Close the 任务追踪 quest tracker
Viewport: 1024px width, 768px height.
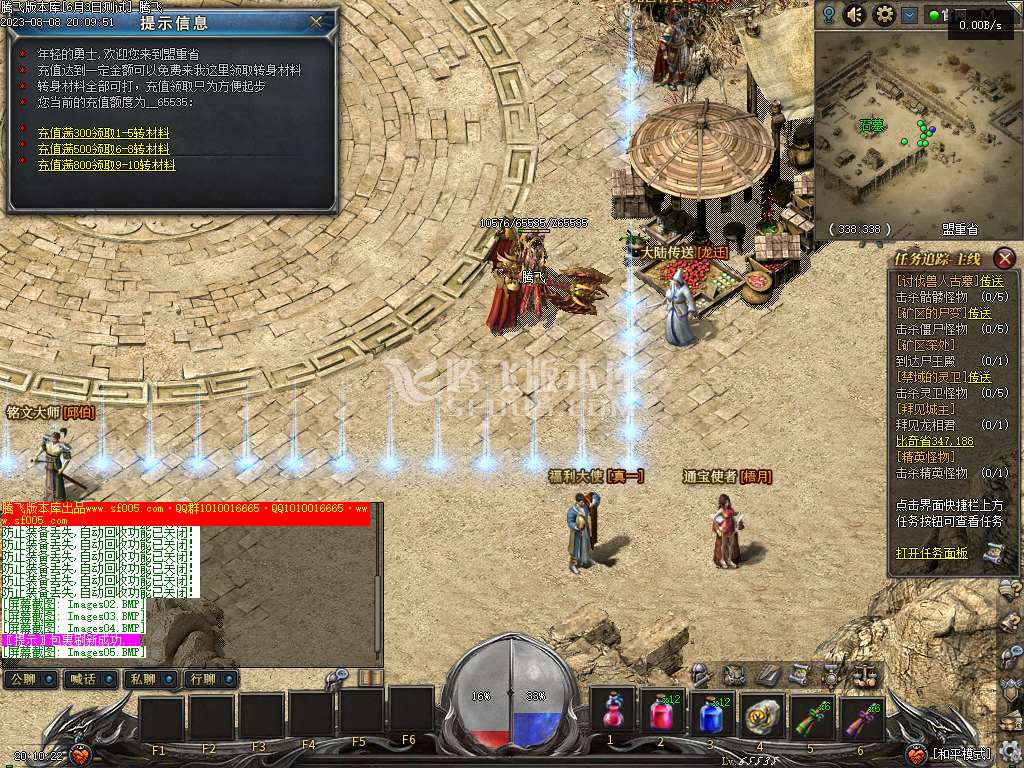[1005, 258]
